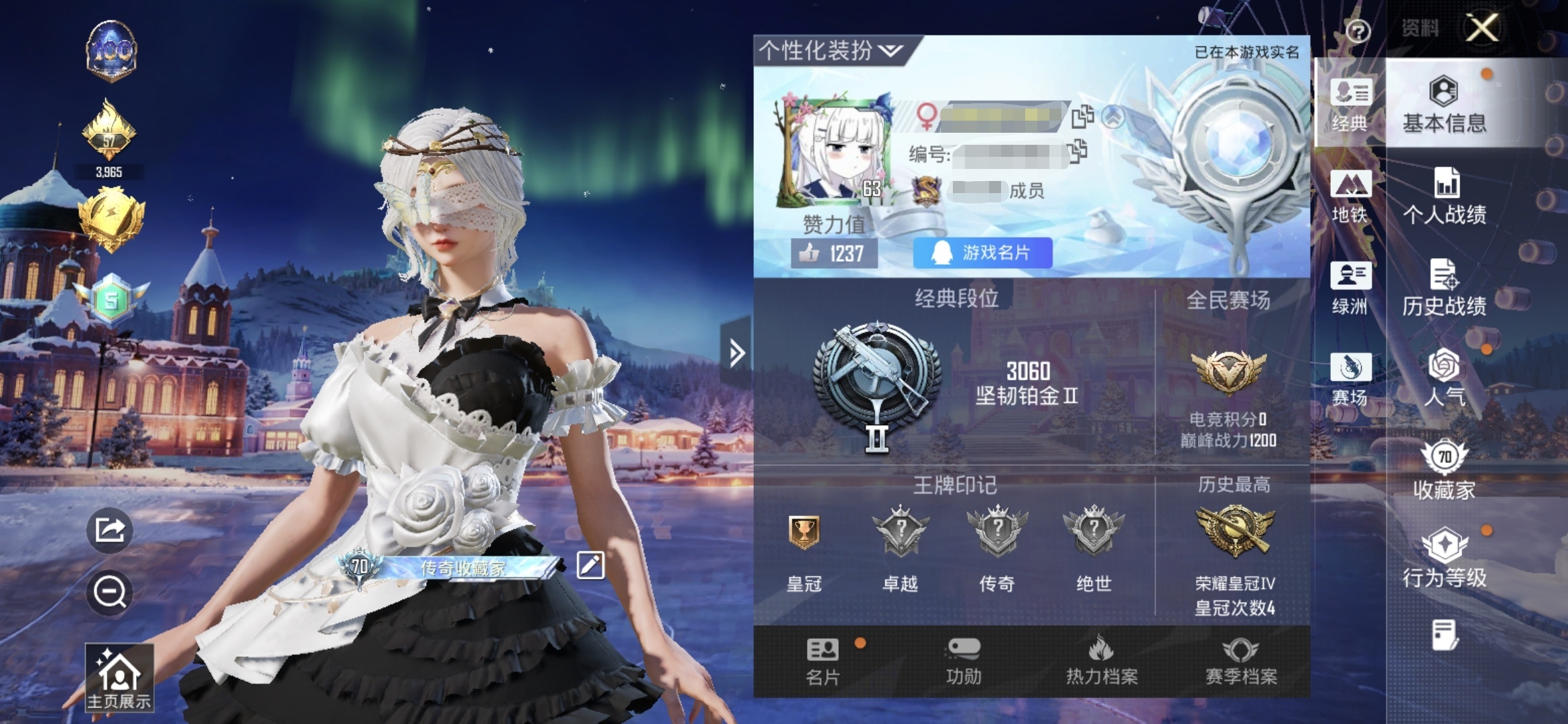Click the share arrow icon

pos(110,530)
